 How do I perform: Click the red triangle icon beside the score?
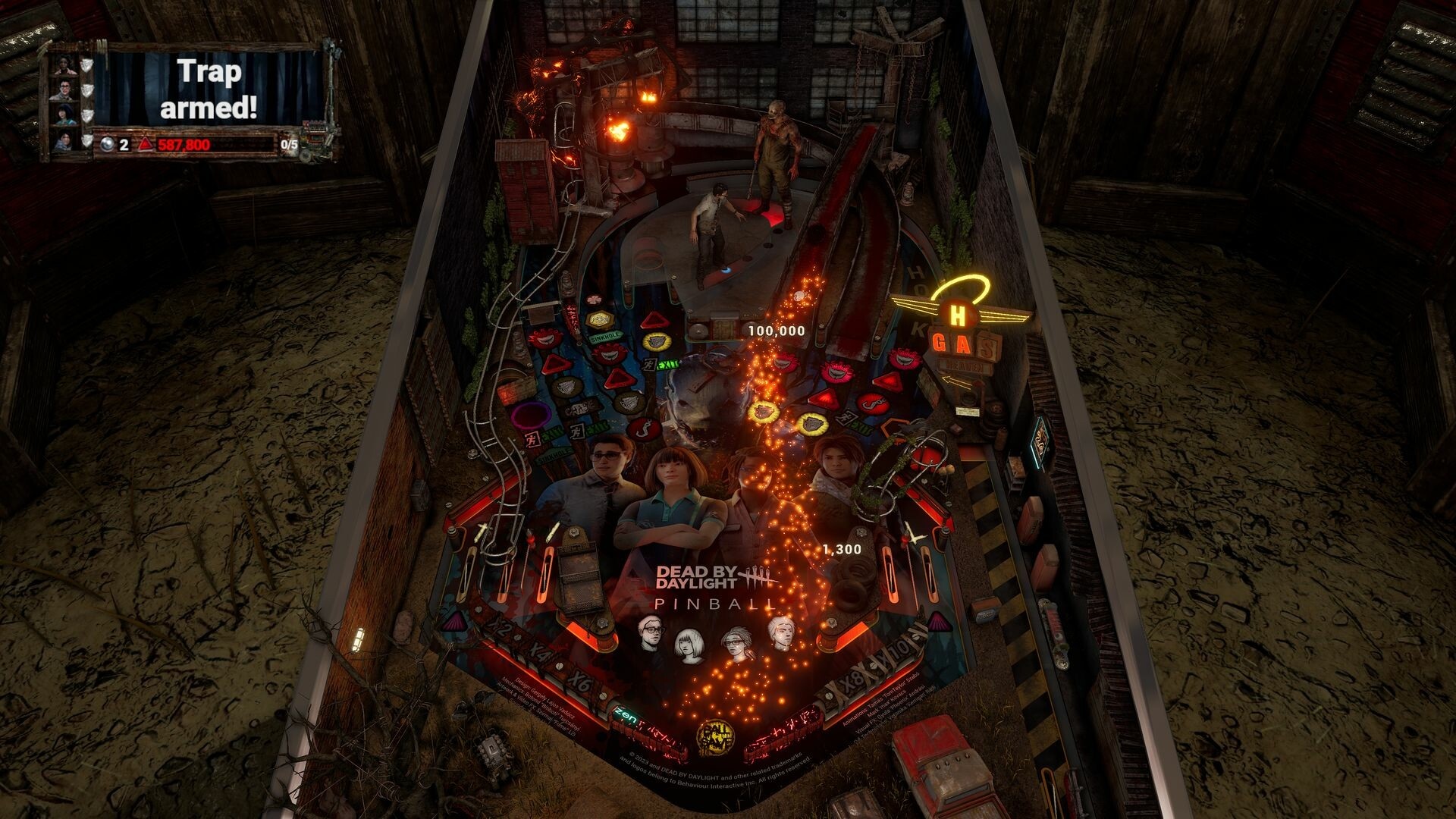(146, 146)
